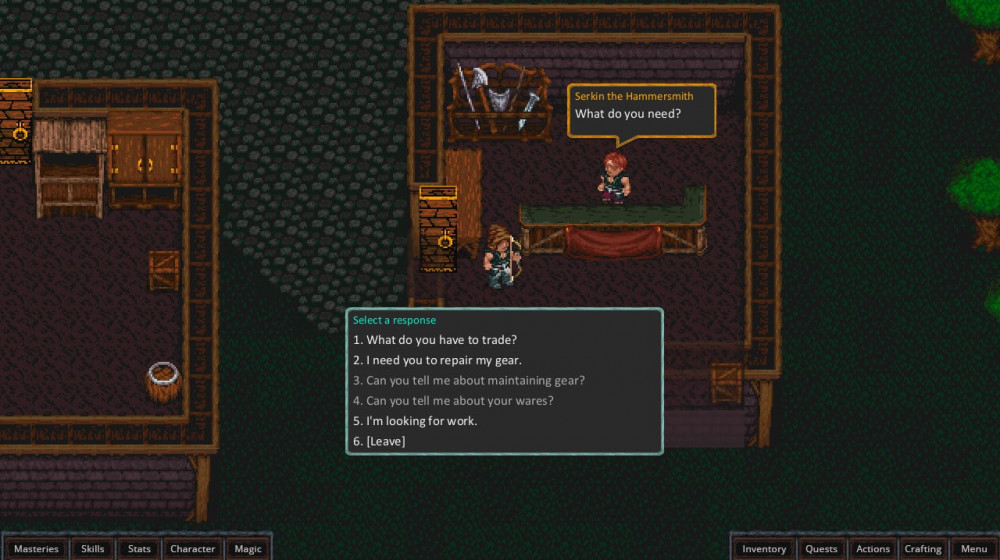The image size is (1000, 560).
Task: Show the Stats window
Action: pos(139,549)
